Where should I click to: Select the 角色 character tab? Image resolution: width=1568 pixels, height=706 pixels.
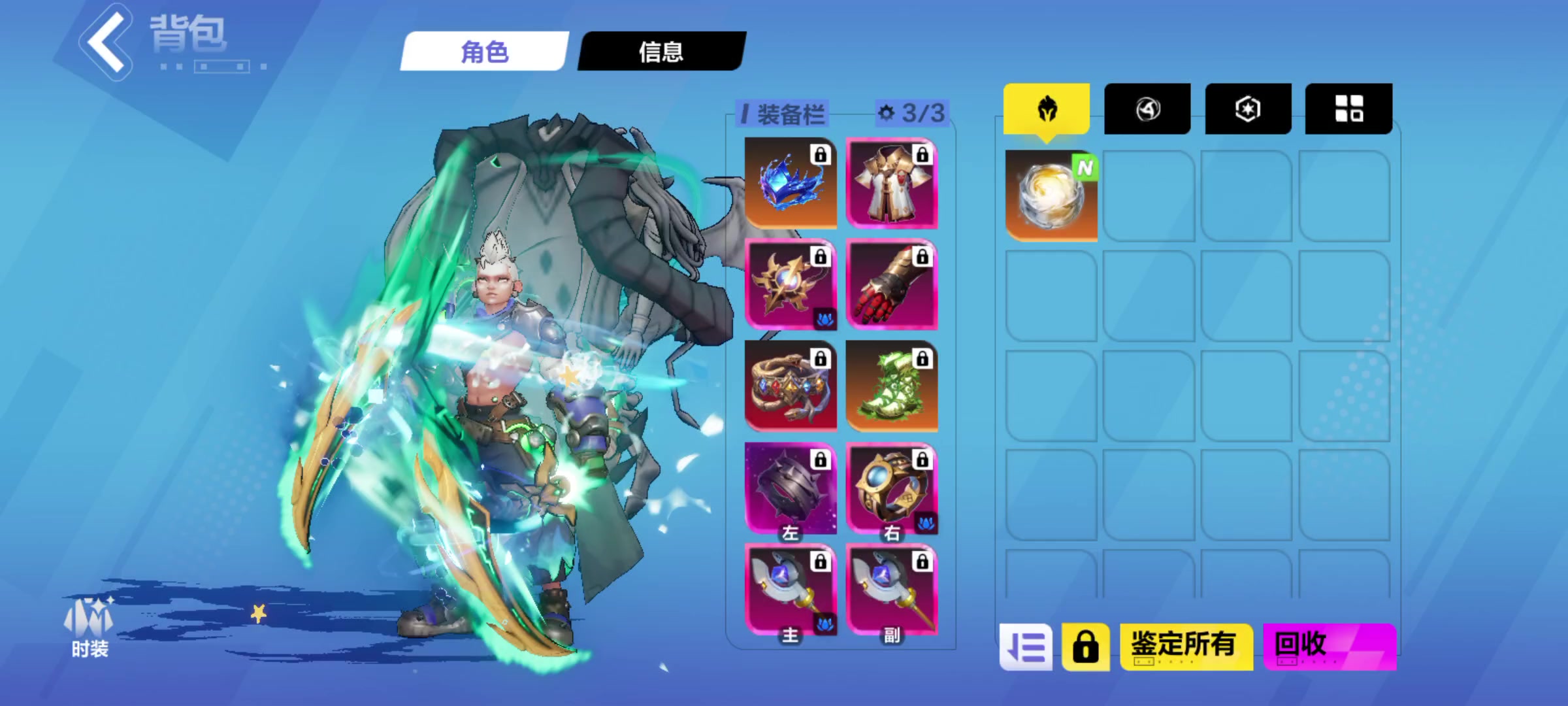pos(483,54)
